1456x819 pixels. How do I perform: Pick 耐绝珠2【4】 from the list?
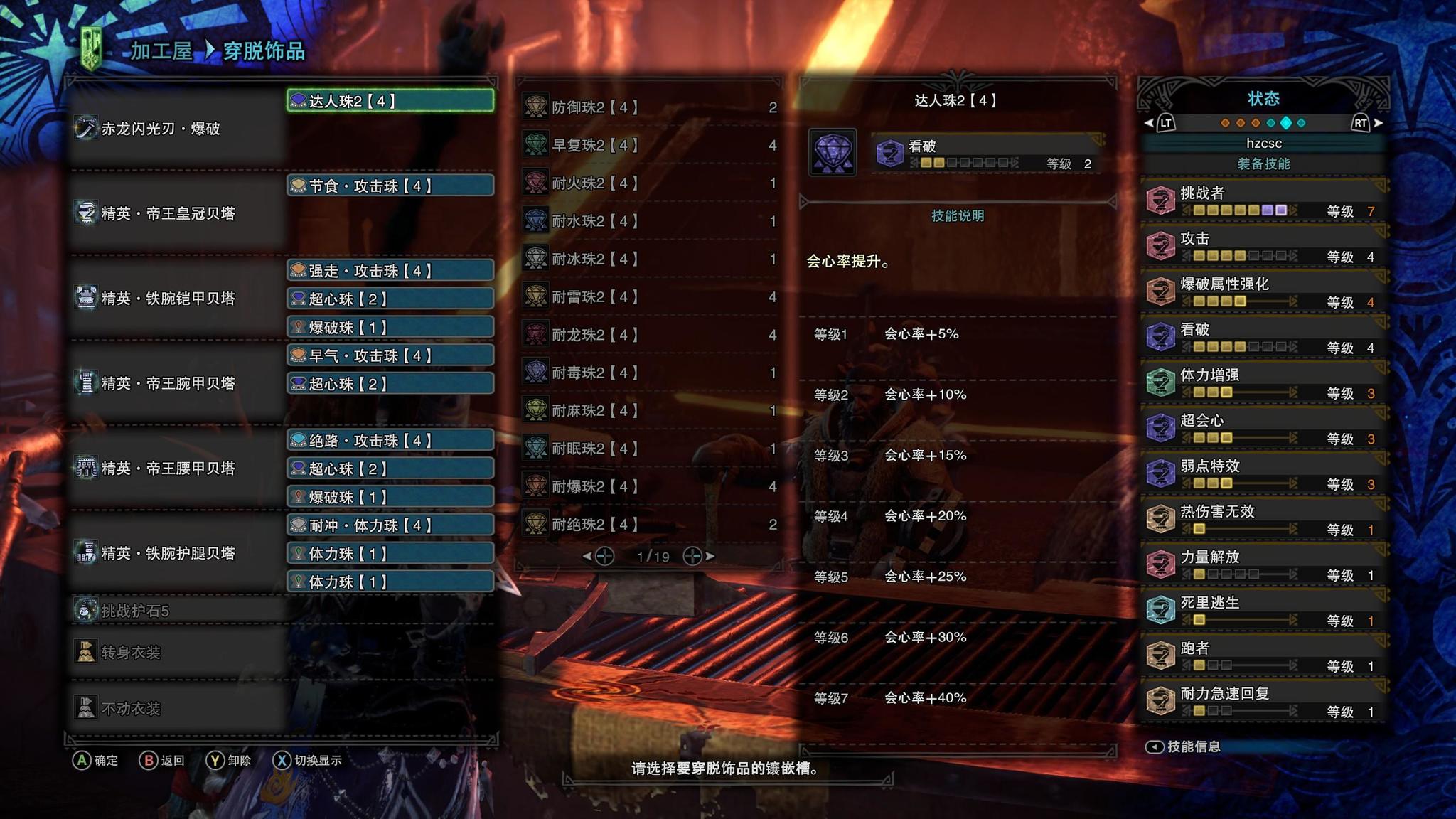pos(649,525)
